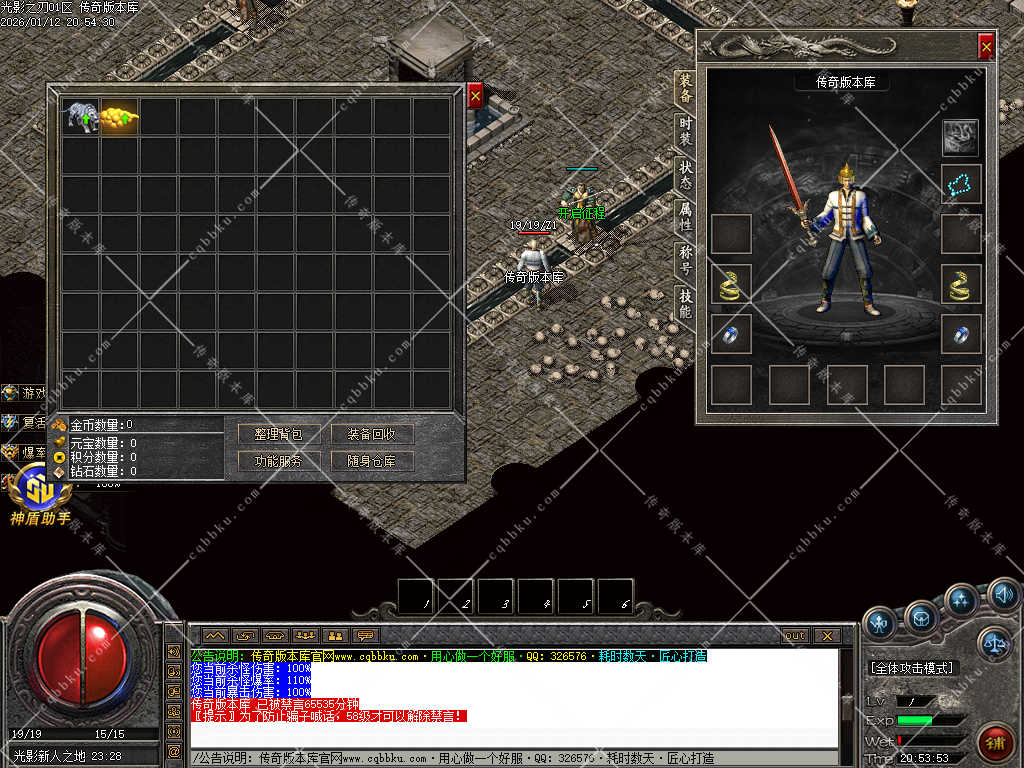Select the white tiger item in bag
Image resolution: width=1024 pixels, height=768 pixels.
81,117
